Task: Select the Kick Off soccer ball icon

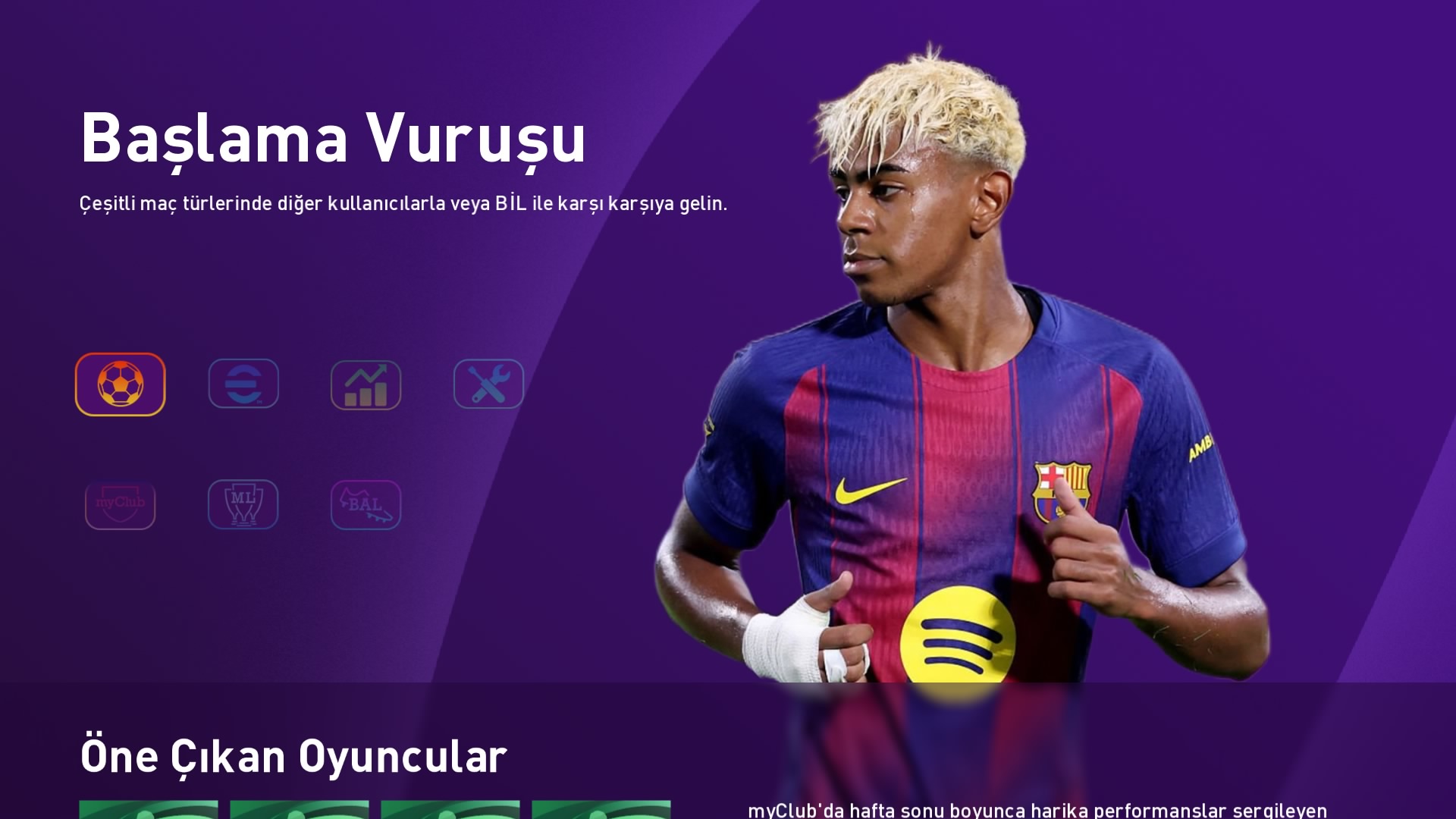Action: pos(120,384)
